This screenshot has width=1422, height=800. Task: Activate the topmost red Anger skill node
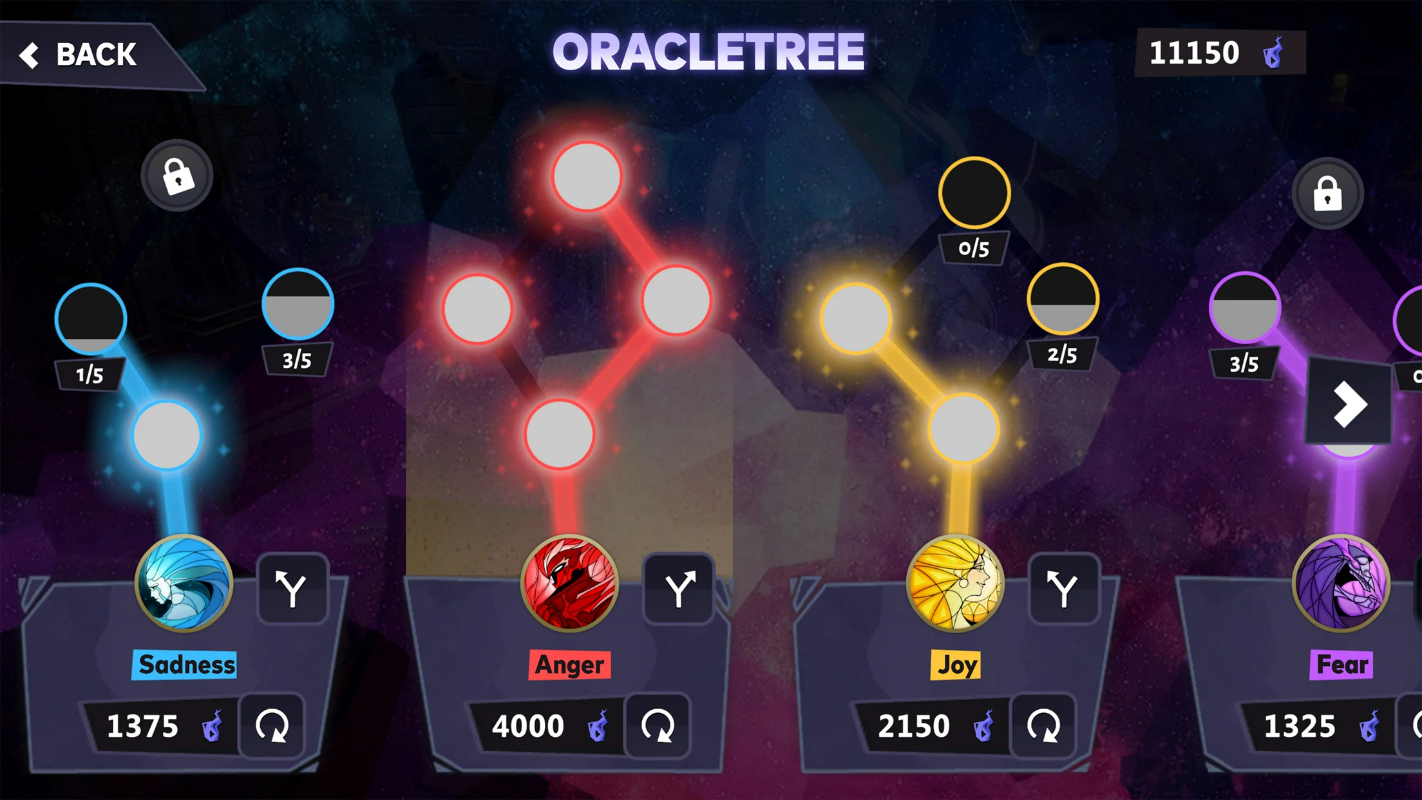(x=587, y=177)
